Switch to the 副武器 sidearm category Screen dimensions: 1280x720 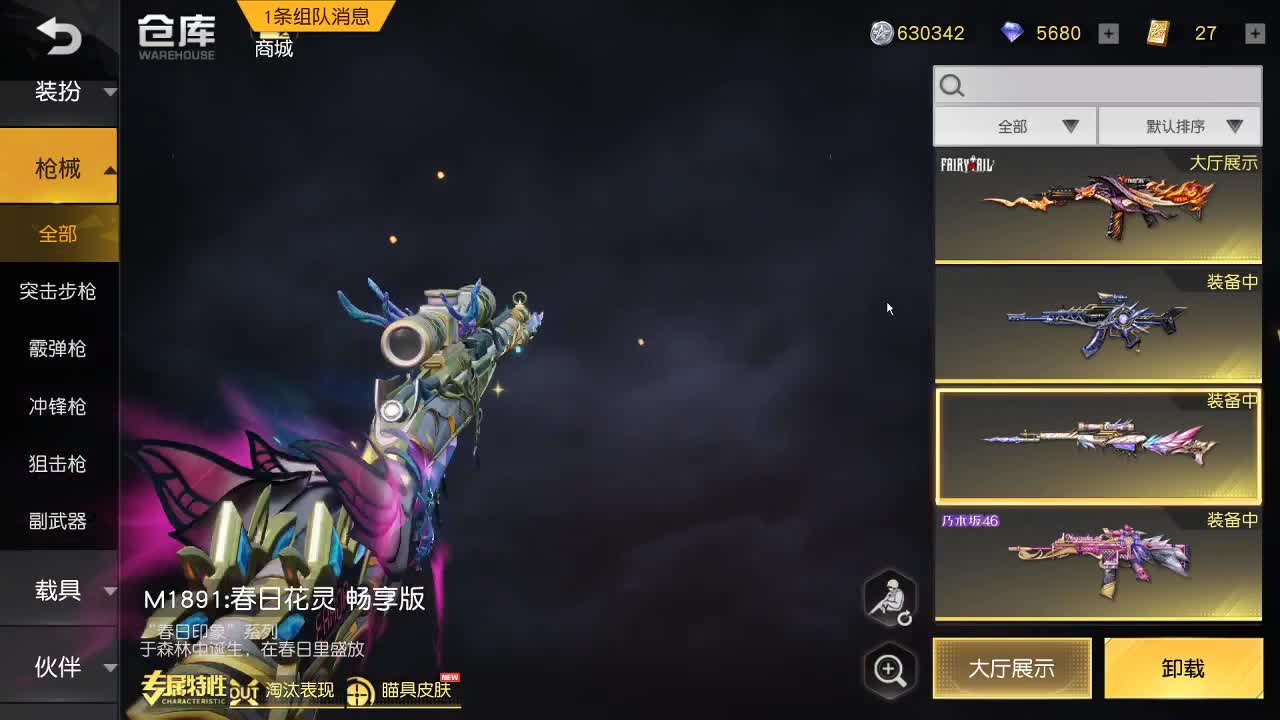(58, 521)
